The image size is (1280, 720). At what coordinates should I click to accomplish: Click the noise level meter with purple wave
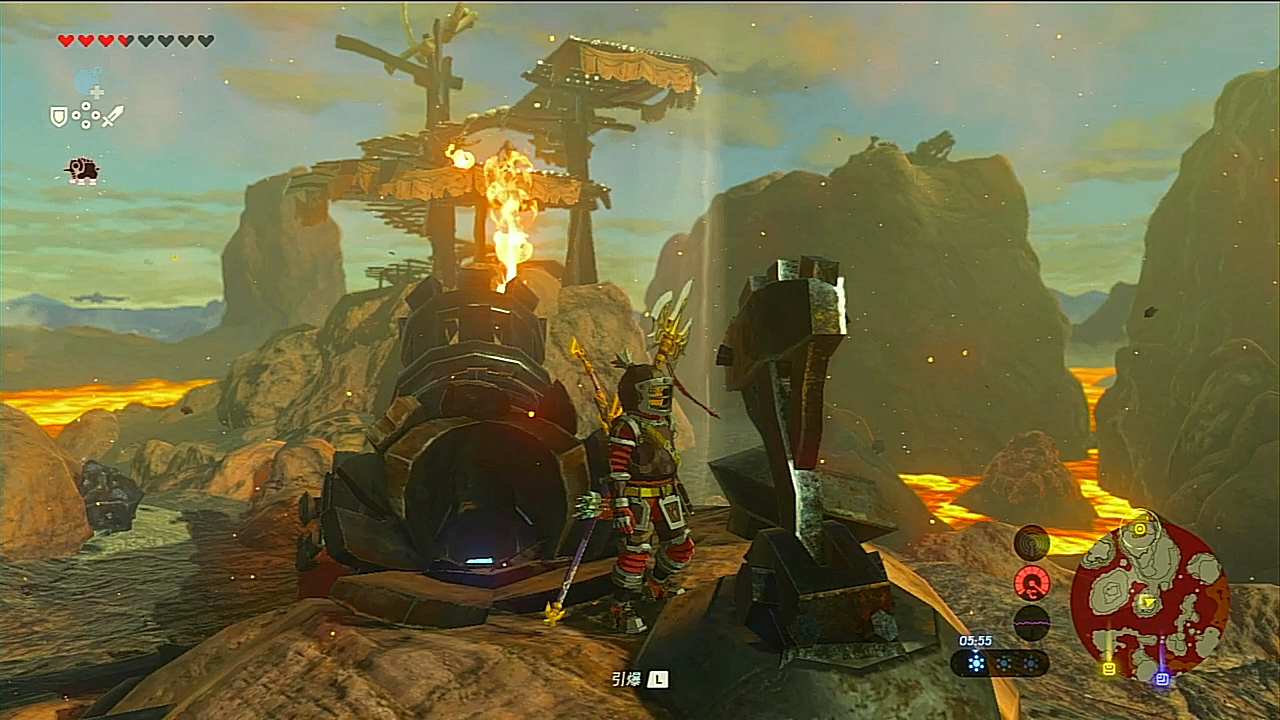[1031, 622]
